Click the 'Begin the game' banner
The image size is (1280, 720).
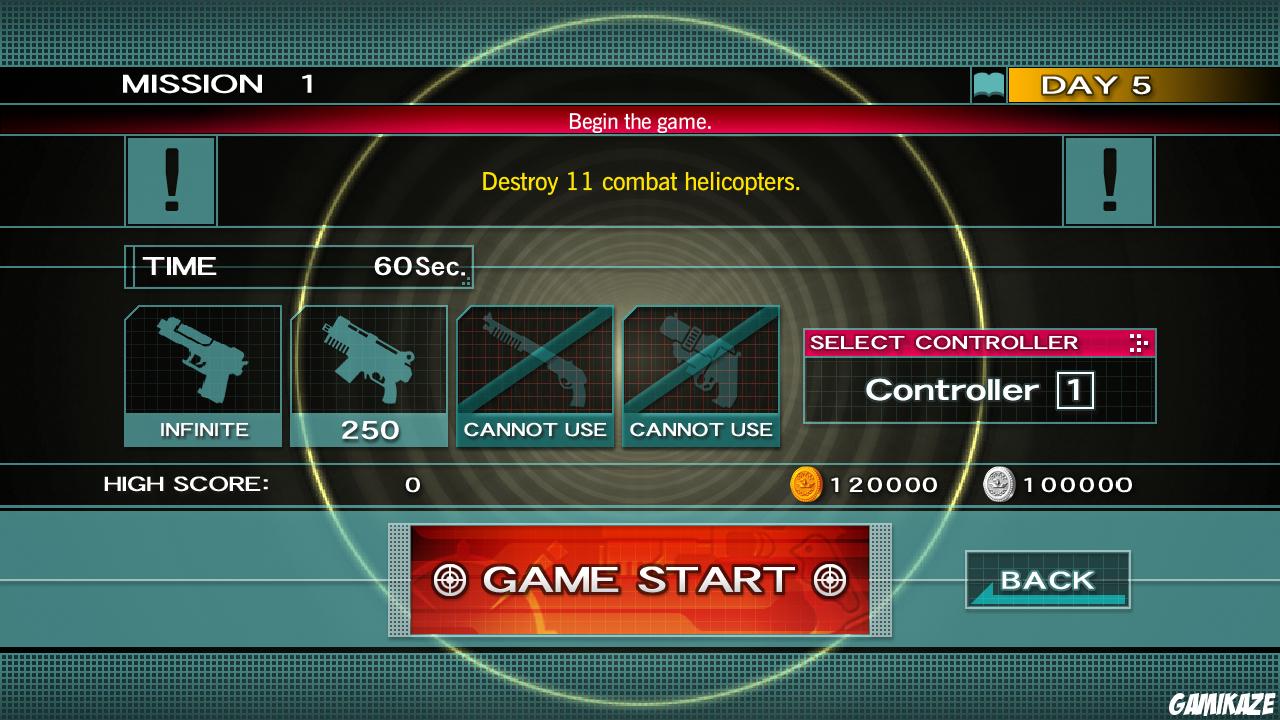click(640, 121)
